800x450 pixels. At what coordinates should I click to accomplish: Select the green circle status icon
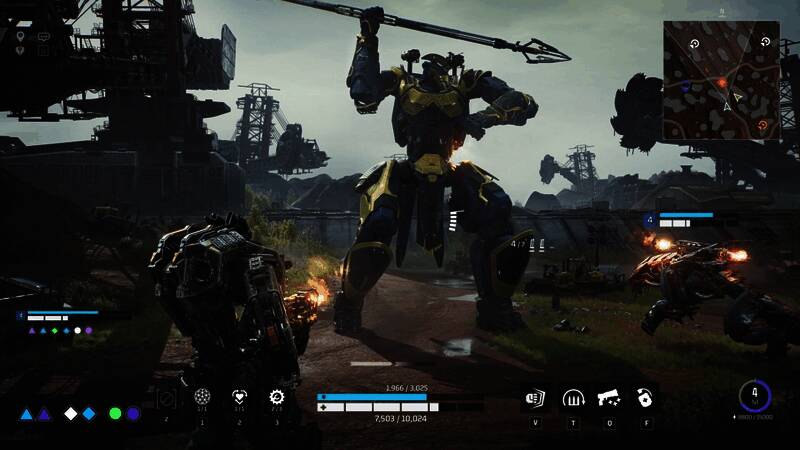tap(115, 413)
